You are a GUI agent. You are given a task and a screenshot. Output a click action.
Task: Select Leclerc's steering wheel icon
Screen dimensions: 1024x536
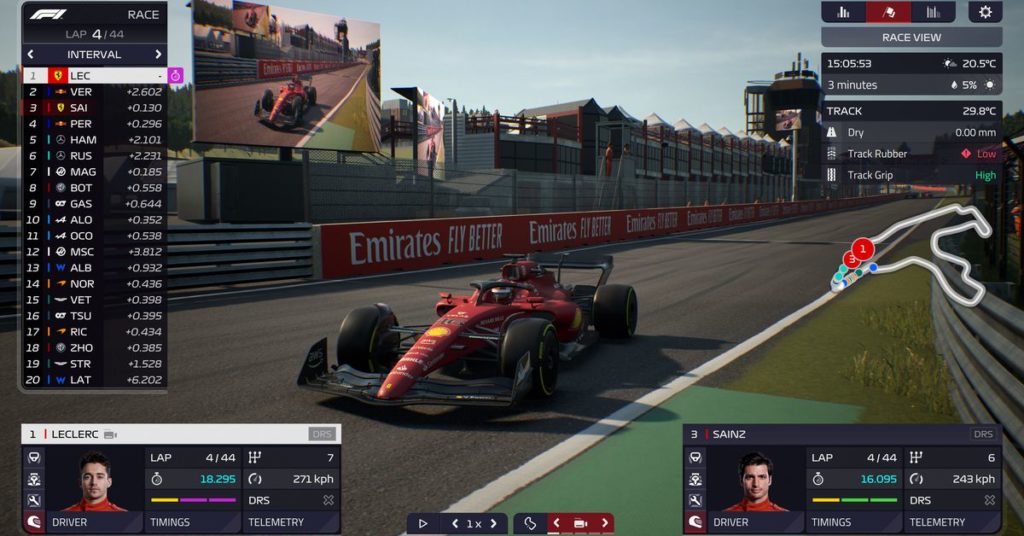33,457
